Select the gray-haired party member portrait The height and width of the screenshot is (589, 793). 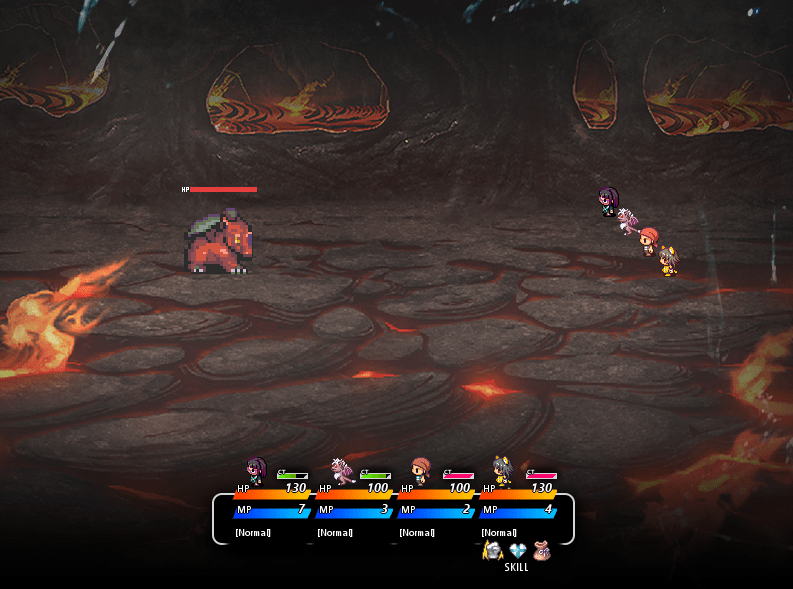coord(502,470)
